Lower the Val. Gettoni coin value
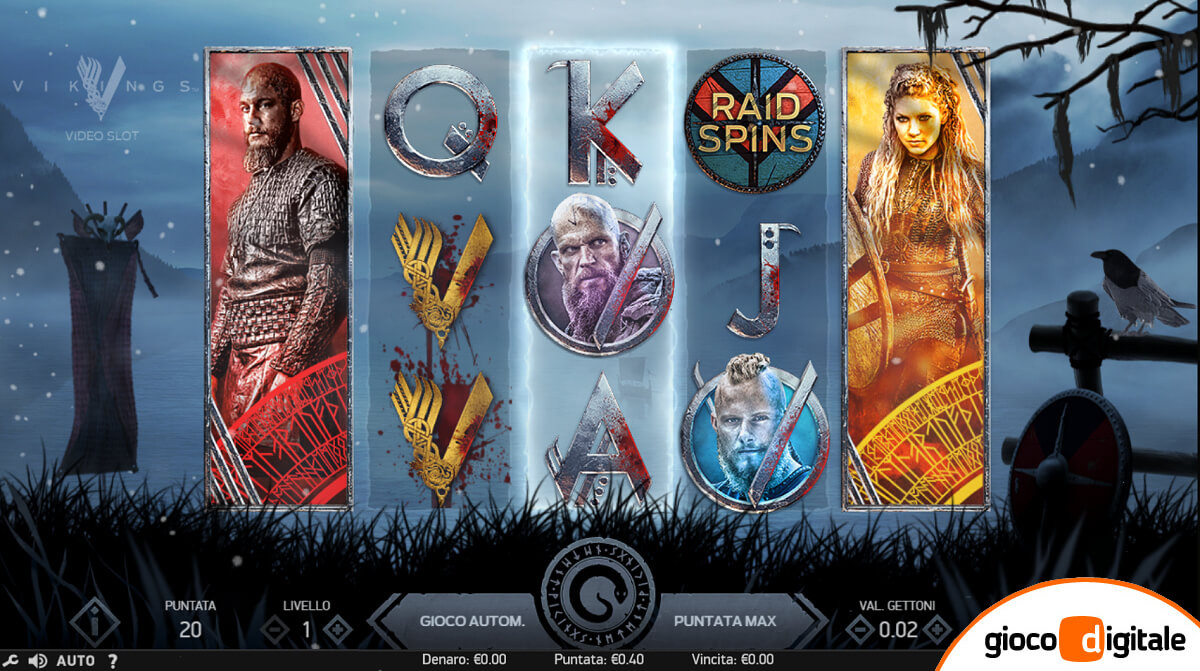The height and width of the screenshot is (671, 1200). click(x=858, y=629)
